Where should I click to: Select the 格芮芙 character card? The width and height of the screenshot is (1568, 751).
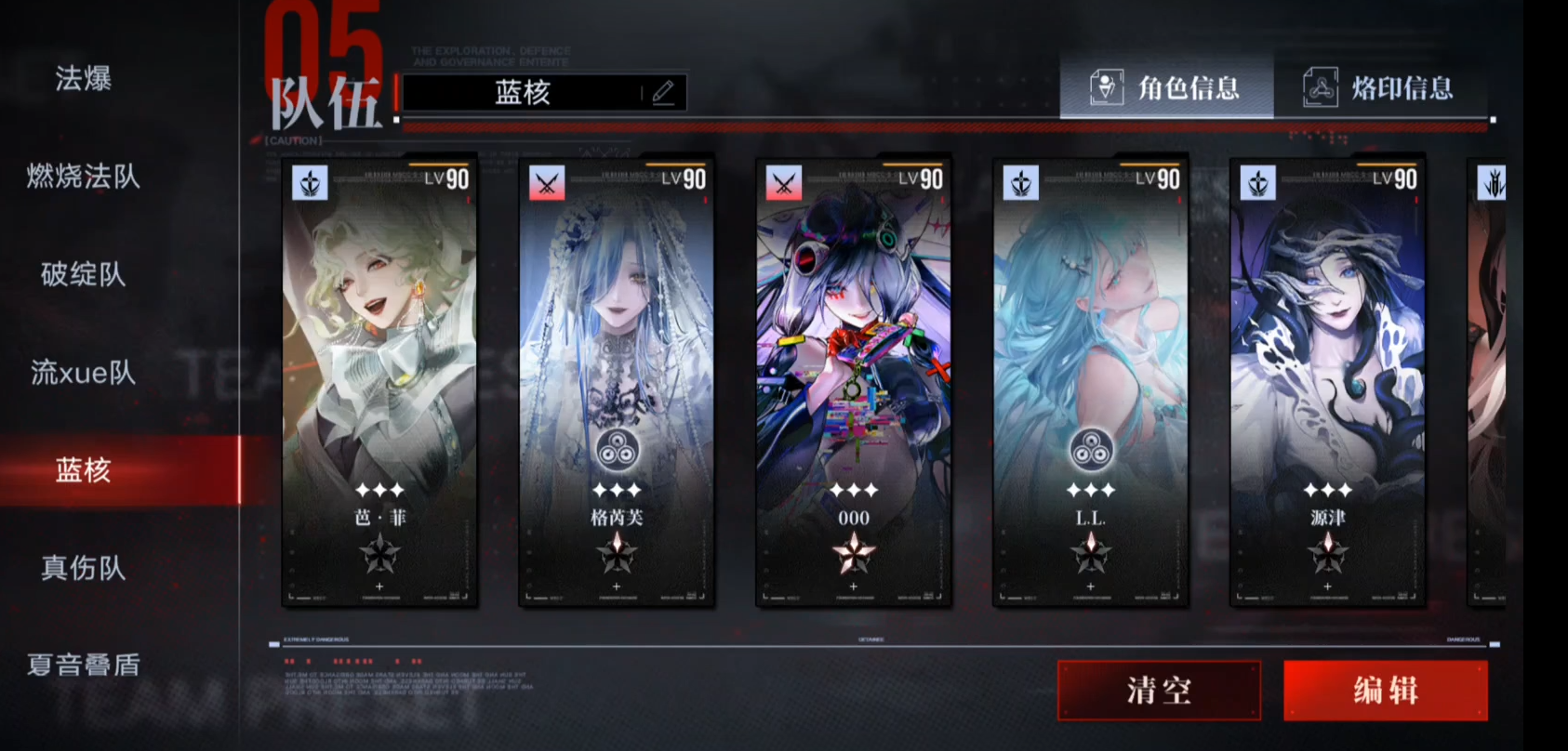tap(617, 381)
